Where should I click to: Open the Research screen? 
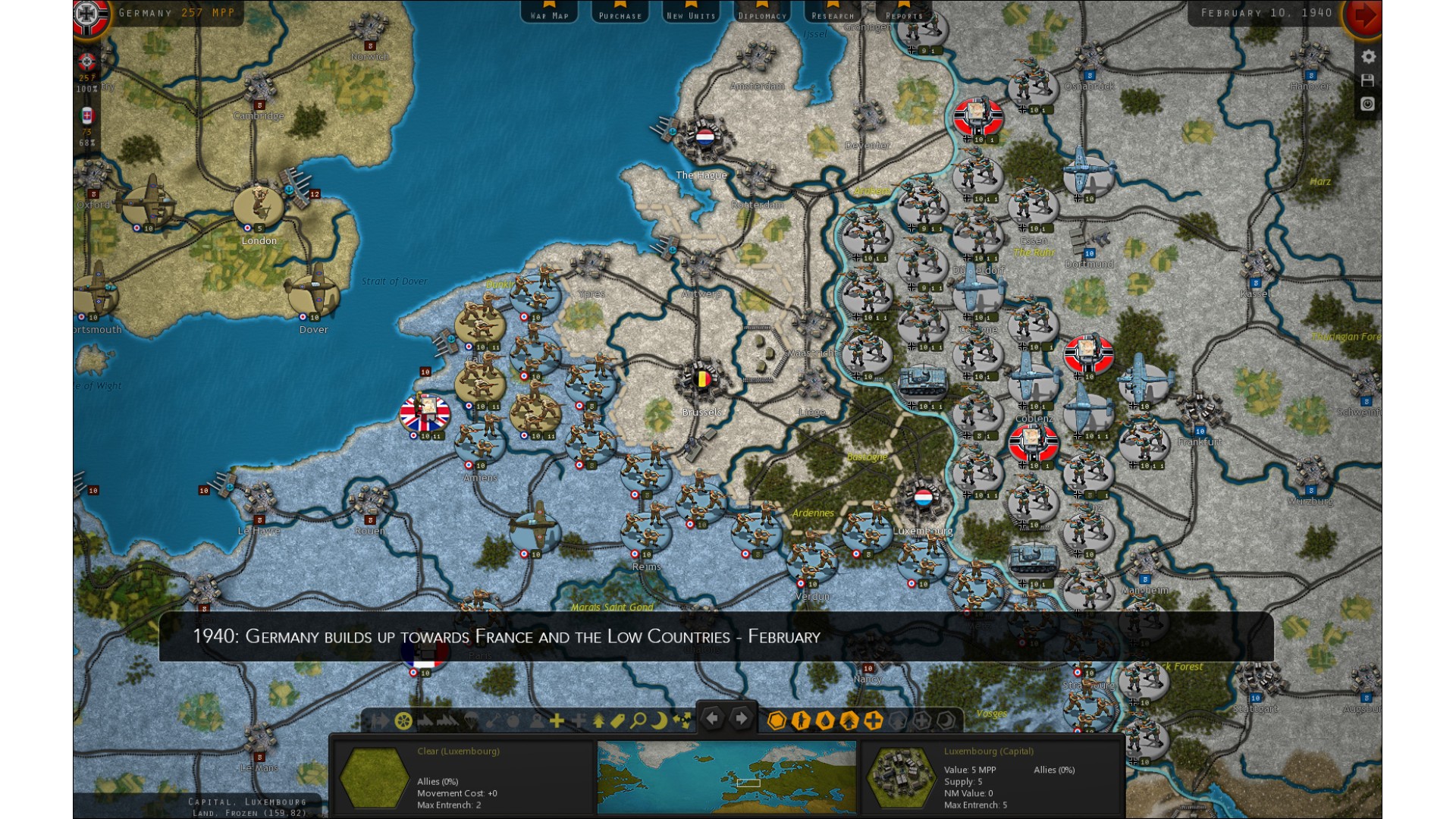[833, 13]
